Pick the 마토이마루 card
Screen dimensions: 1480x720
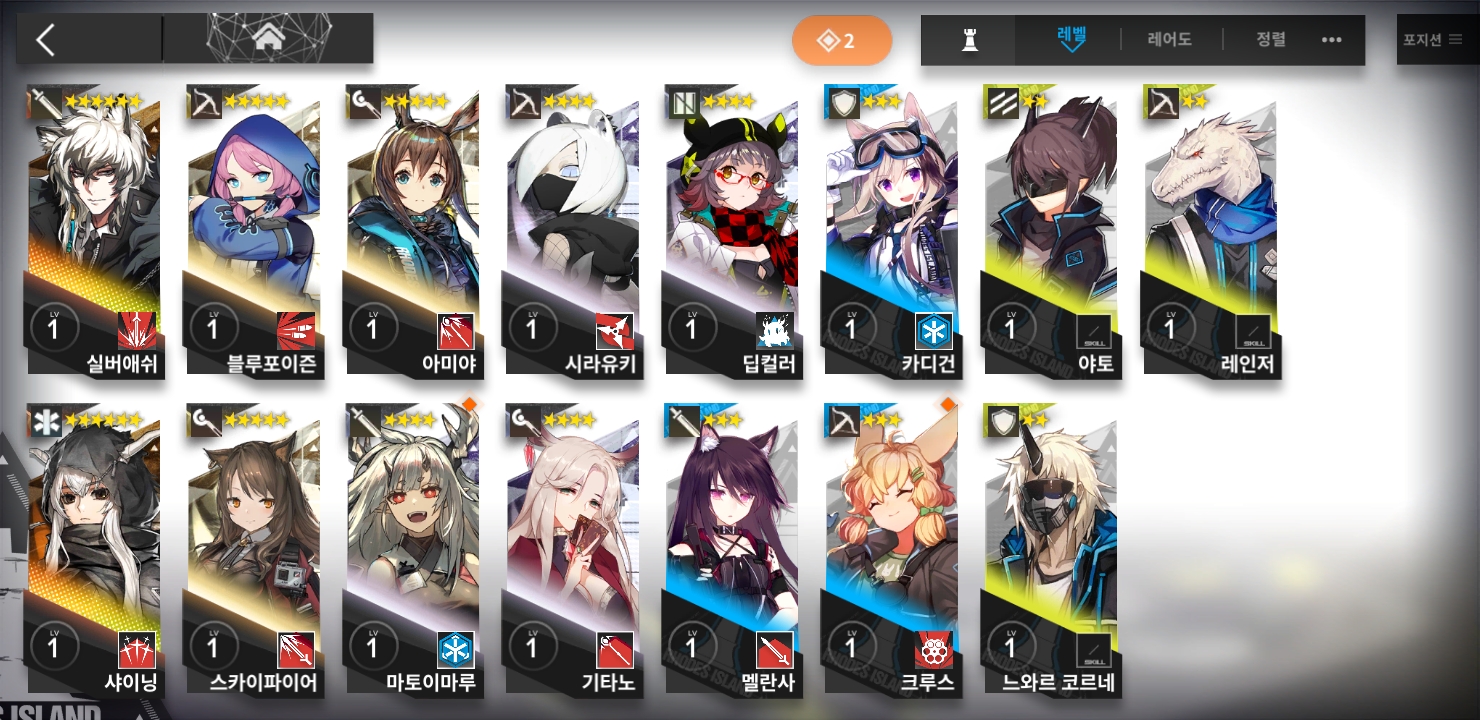pos(413,550)
